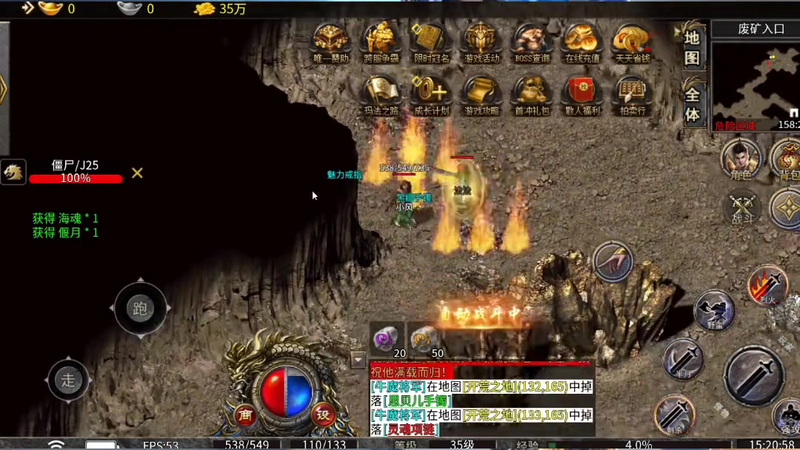Open the 游戏活动 events menu
The width and height of the screenshot is (800, 450).
point(483,42)
